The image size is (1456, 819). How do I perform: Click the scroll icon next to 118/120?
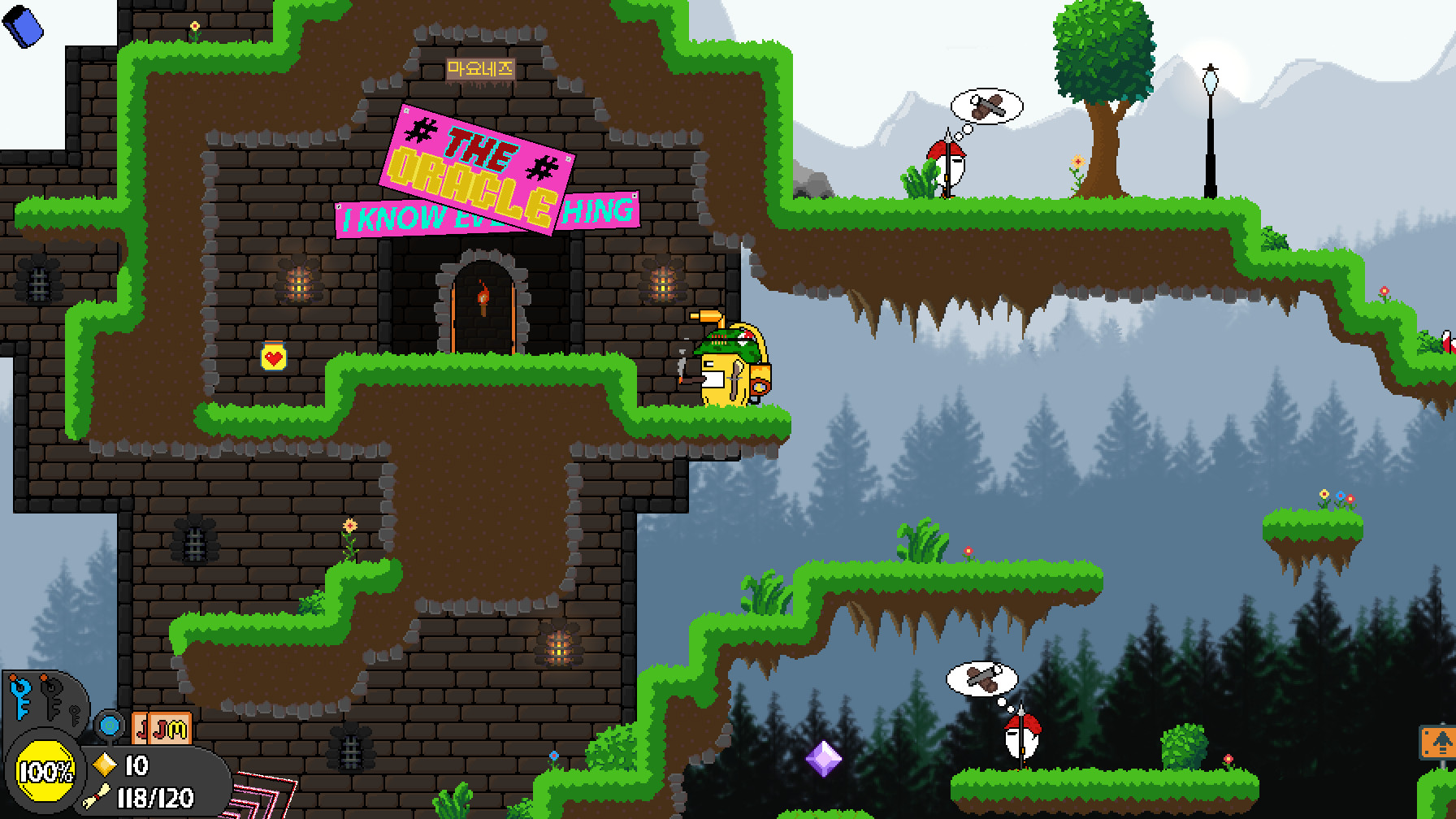(x=97, y=798)
